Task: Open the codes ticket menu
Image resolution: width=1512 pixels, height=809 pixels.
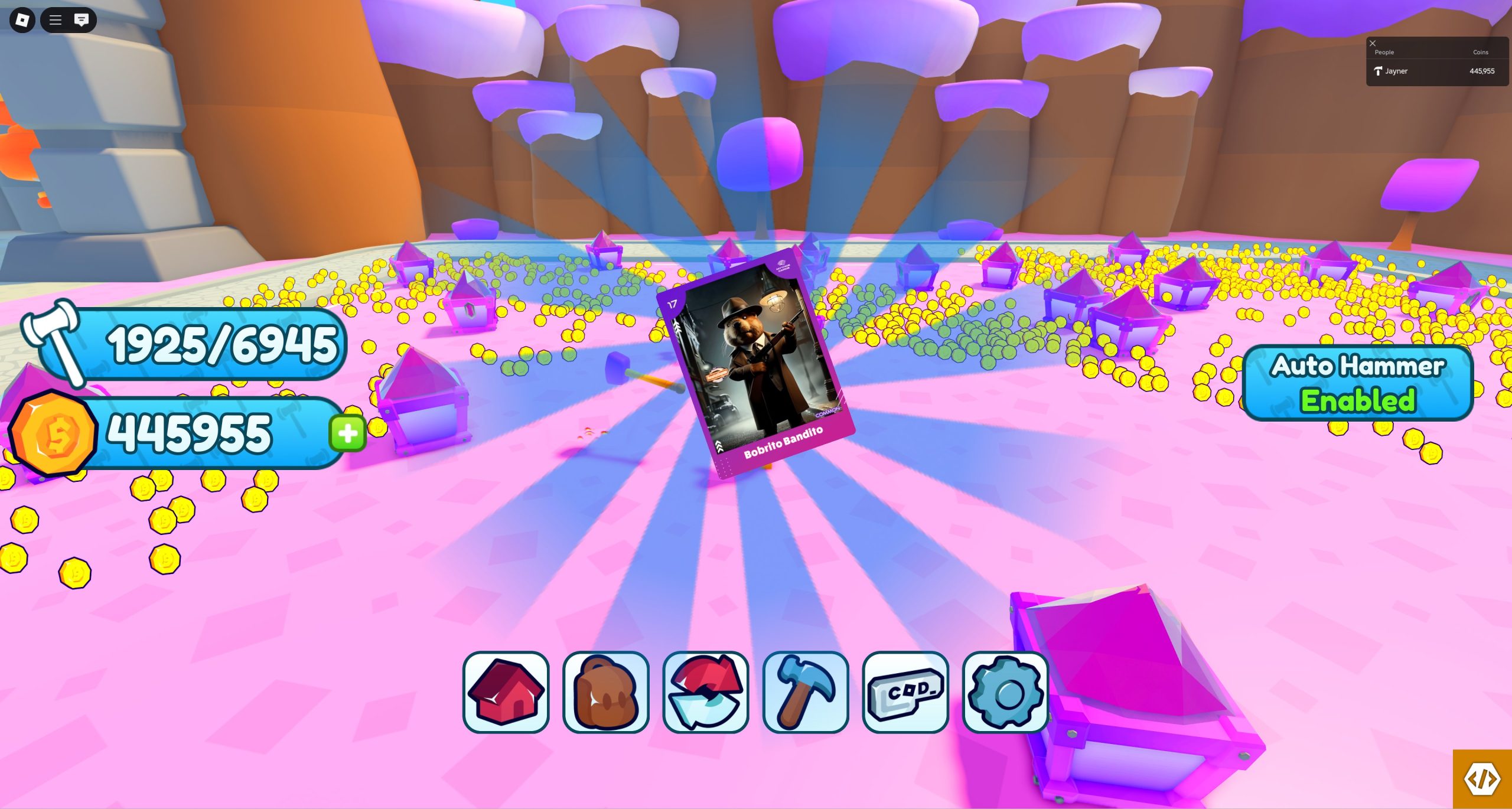Action: [x=905, y=691]
